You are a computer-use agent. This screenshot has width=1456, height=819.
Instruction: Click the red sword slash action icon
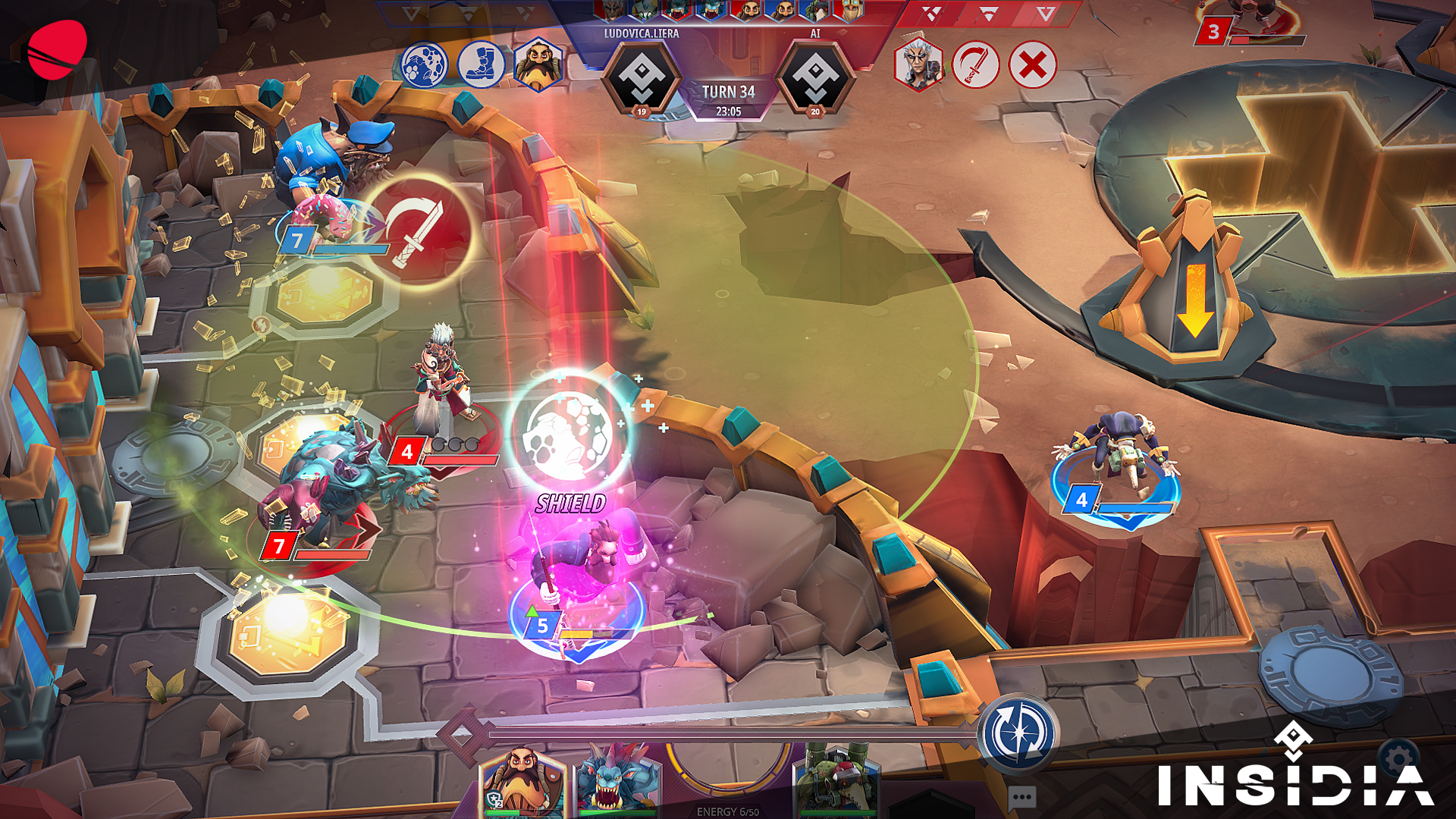pos(975,65)
